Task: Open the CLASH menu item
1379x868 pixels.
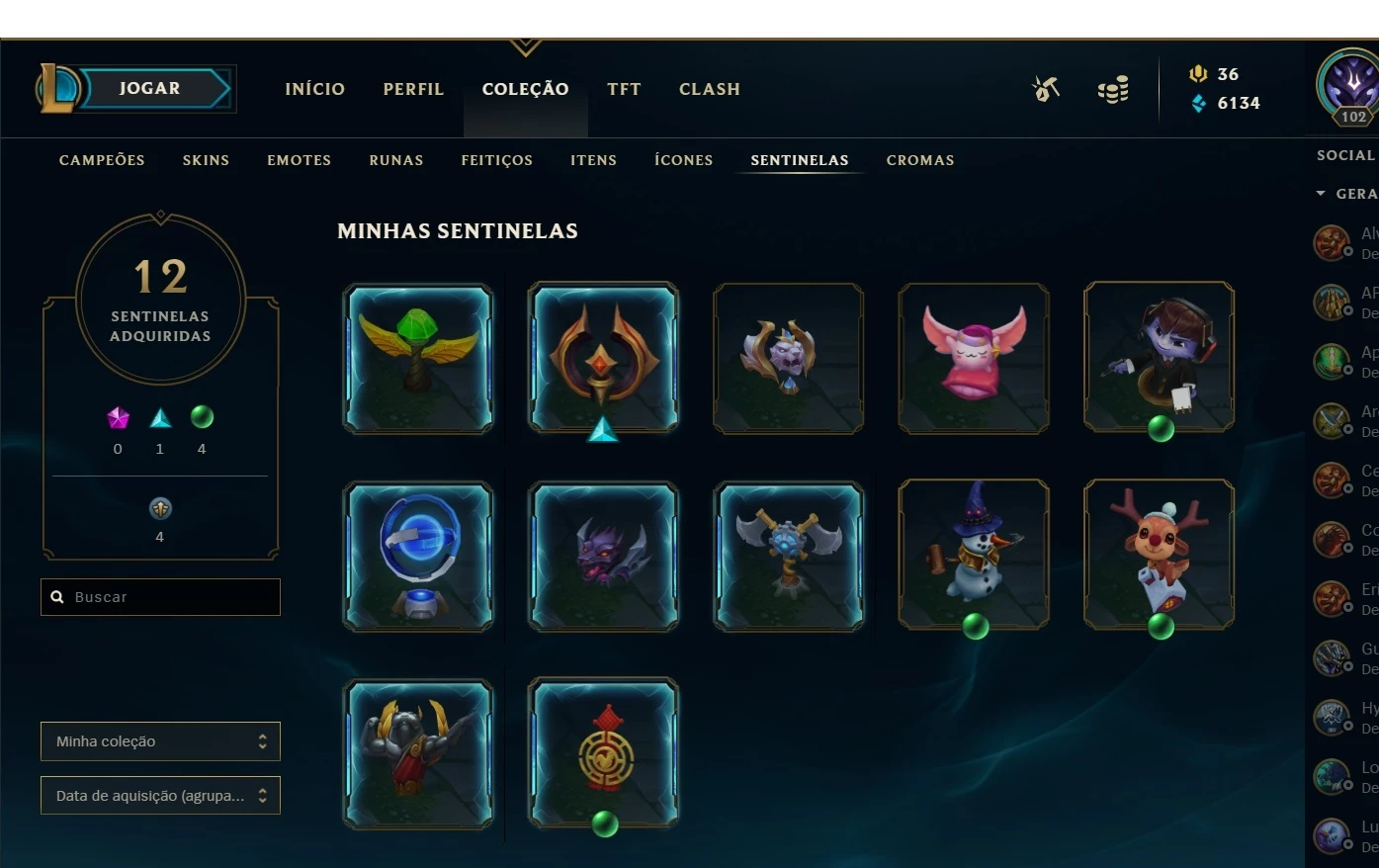Action: pos(709,89)
